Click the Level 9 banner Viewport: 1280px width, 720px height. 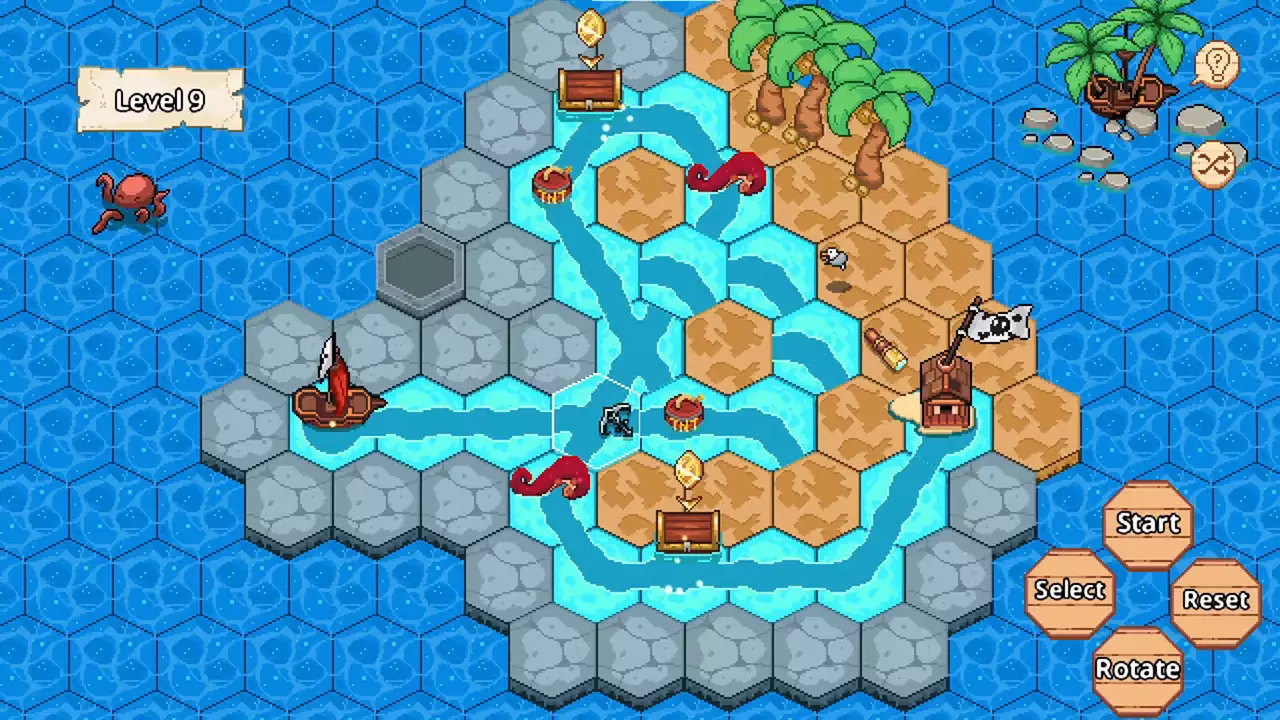tap(160, 100)
